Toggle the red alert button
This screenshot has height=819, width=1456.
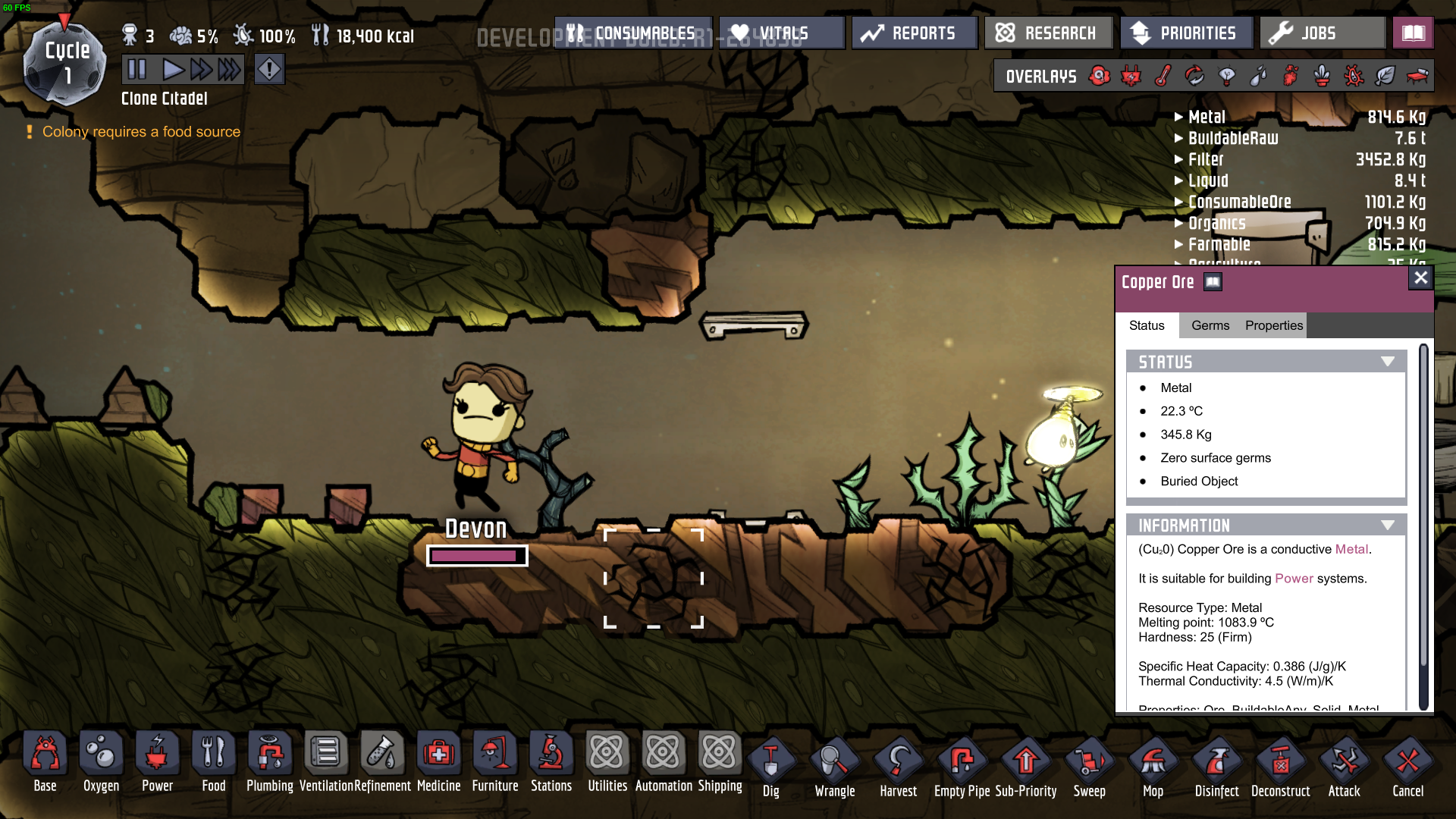point(269,70)
